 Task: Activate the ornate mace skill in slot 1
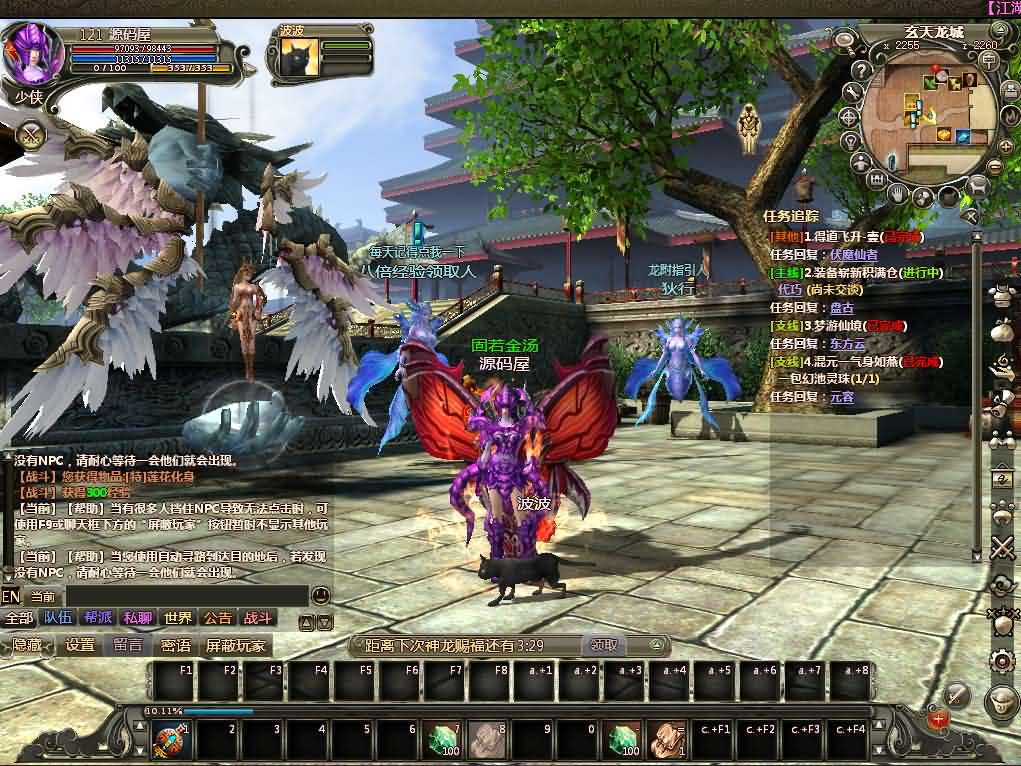pyautogui.click(x=168, y=741)
